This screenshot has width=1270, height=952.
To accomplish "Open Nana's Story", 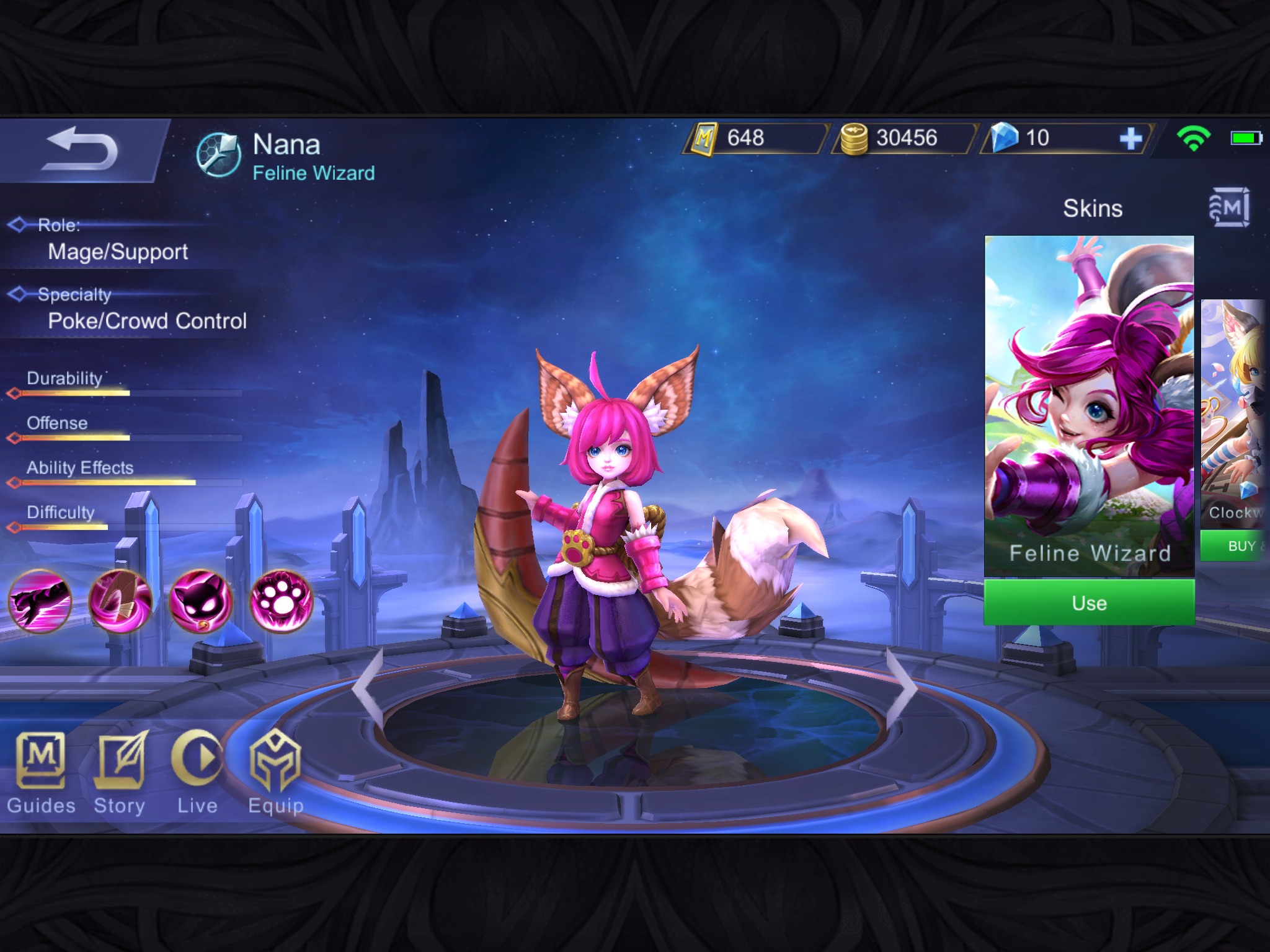I will point(120,772).
